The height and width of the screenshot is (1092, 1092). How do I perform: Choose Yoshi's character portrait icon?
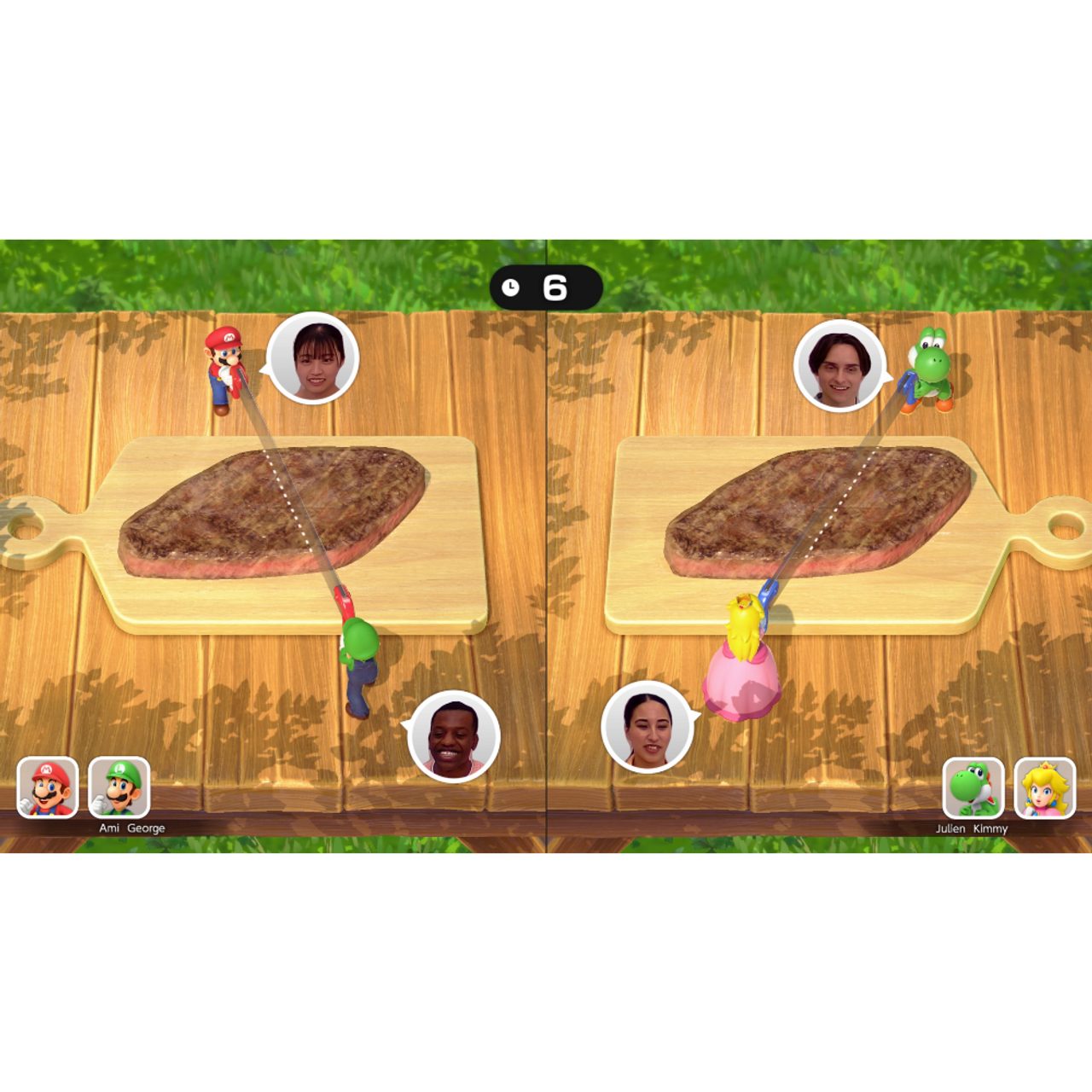tap(973, 788)
